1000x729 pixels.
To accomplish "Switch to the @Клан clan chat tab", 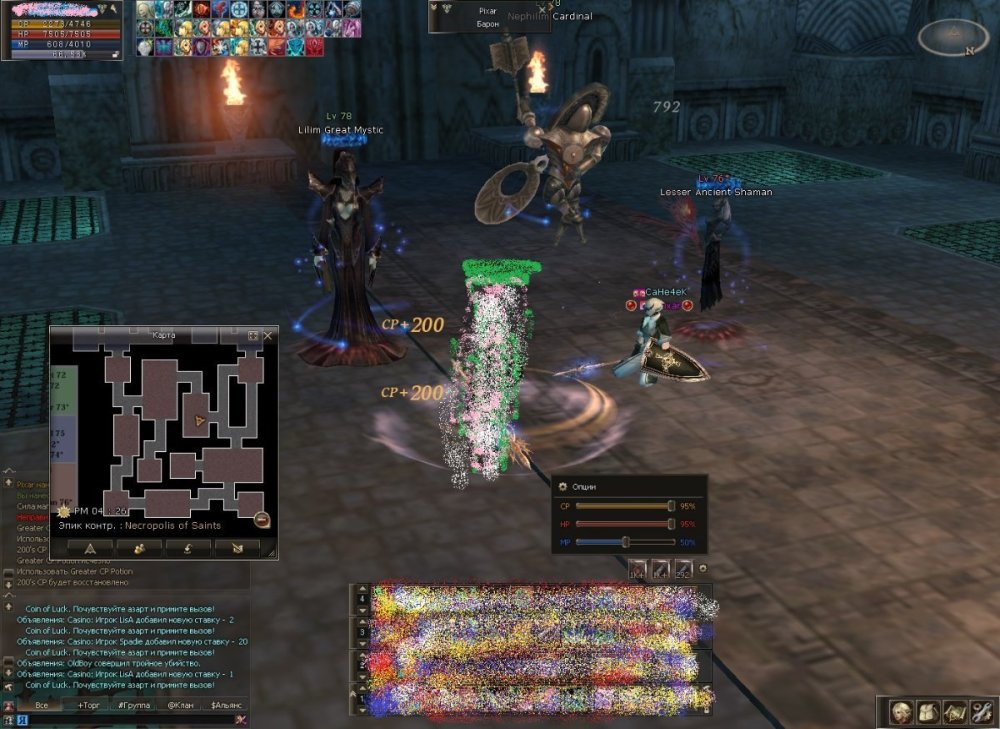I will [x=180, y=705].
